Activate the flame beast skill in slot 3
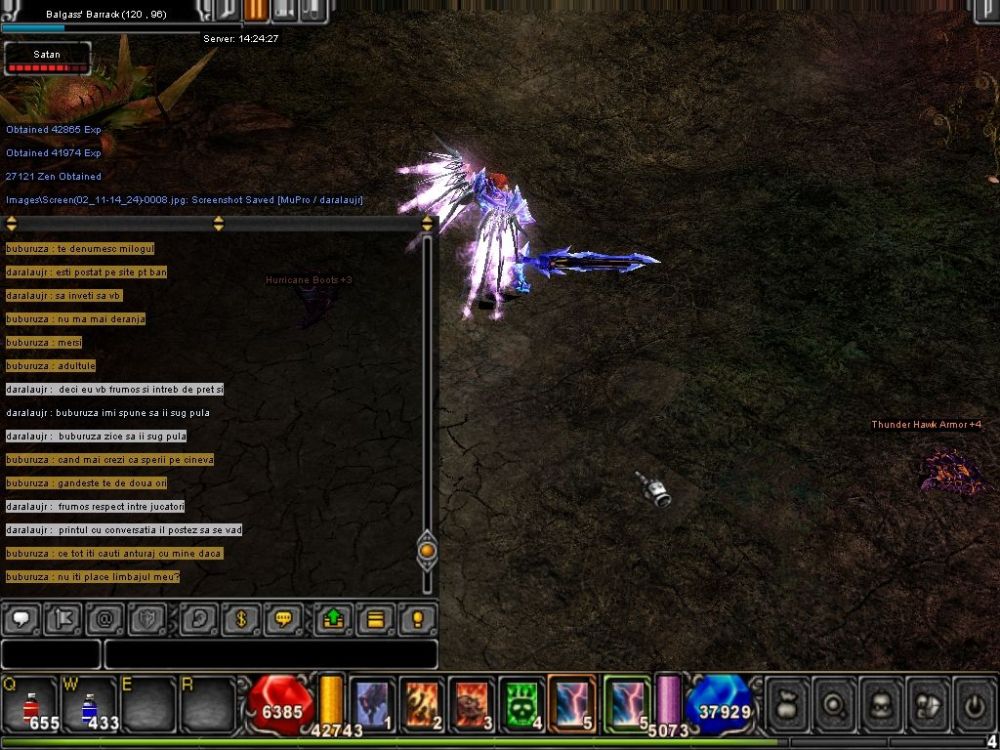 pyautogui.click(x=471, y=704)
